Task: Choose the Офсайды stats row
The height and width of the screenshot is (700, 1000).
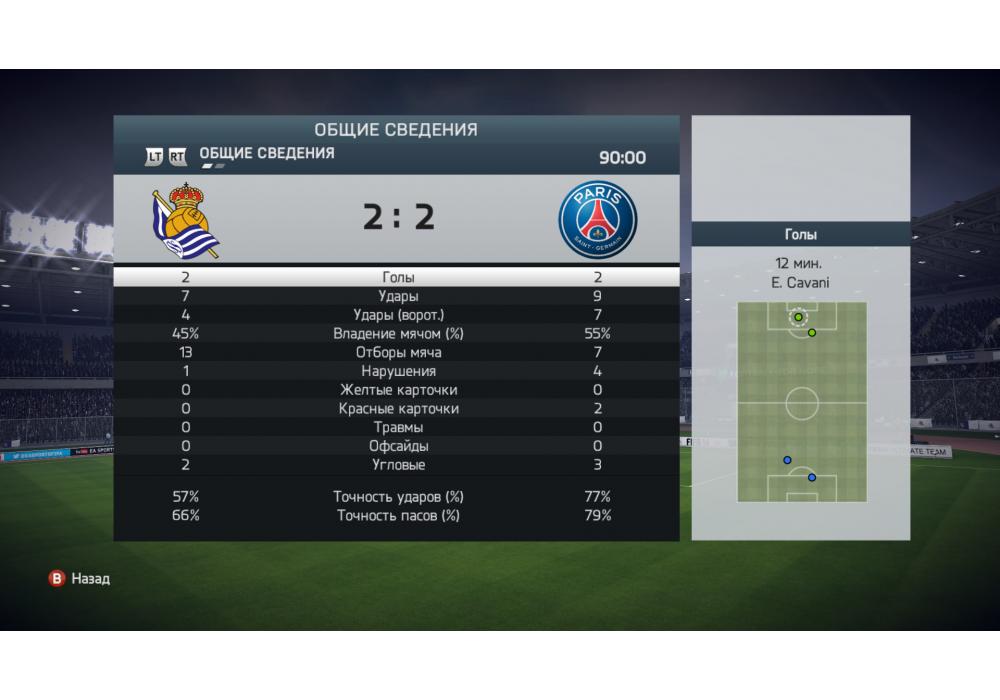Action: coord(398,446)
